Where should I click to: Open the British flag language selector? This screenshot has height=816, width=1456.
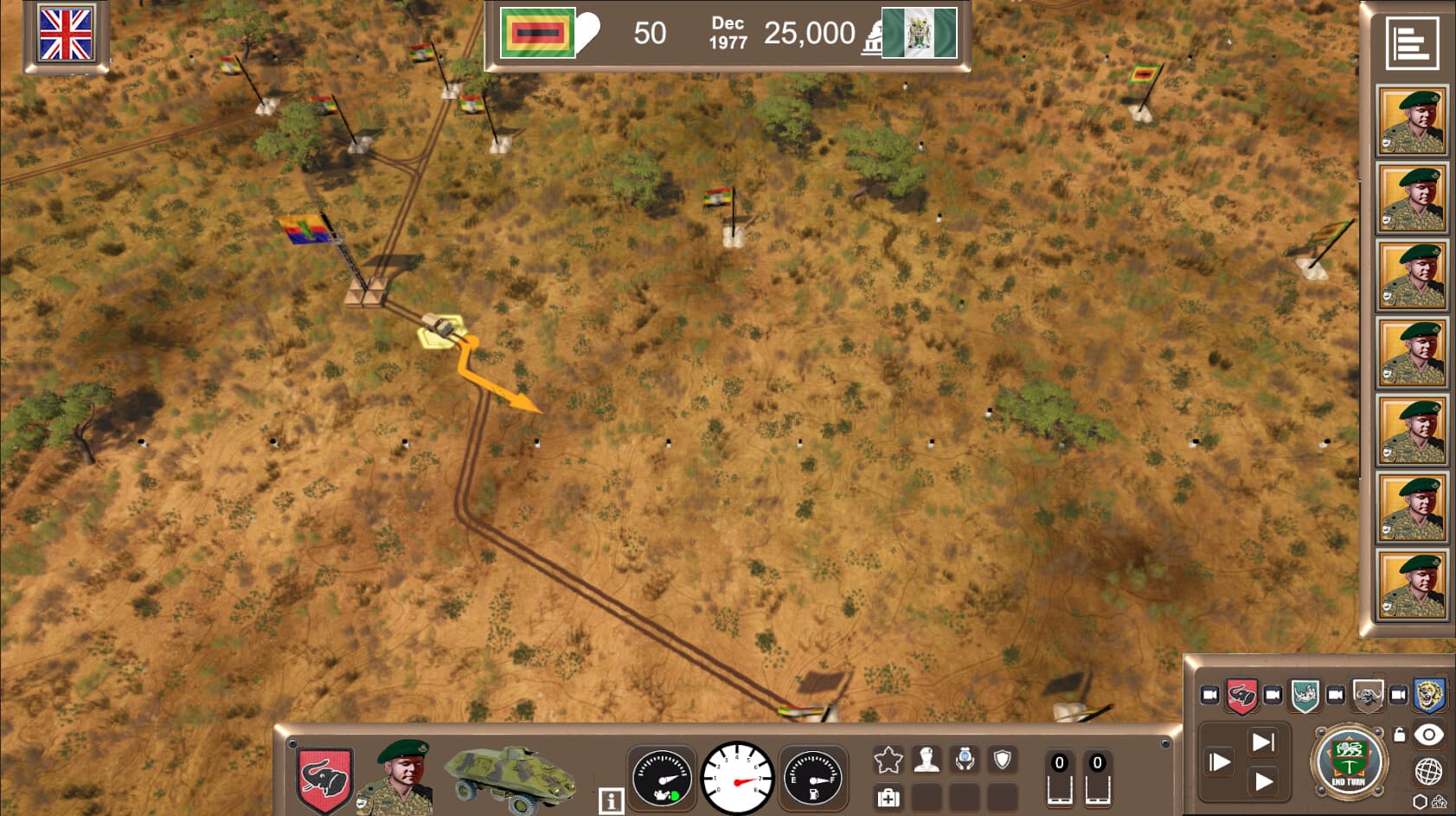[68, 36]
